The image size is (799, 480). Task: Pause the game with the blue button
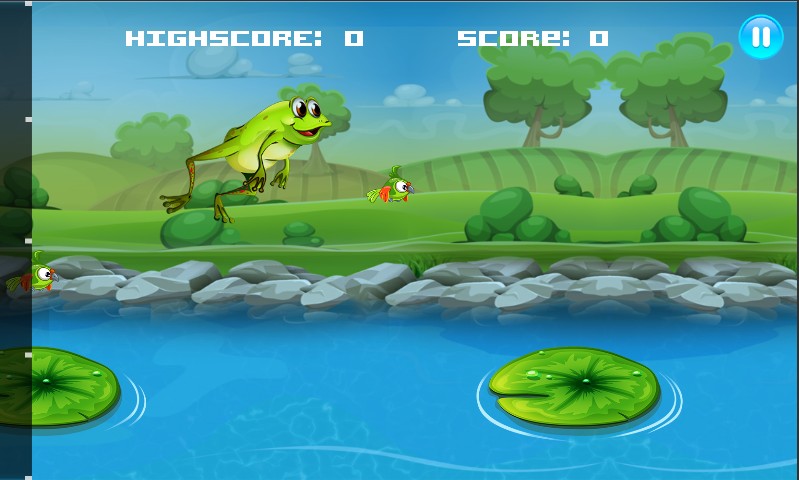tap(761, 37)
